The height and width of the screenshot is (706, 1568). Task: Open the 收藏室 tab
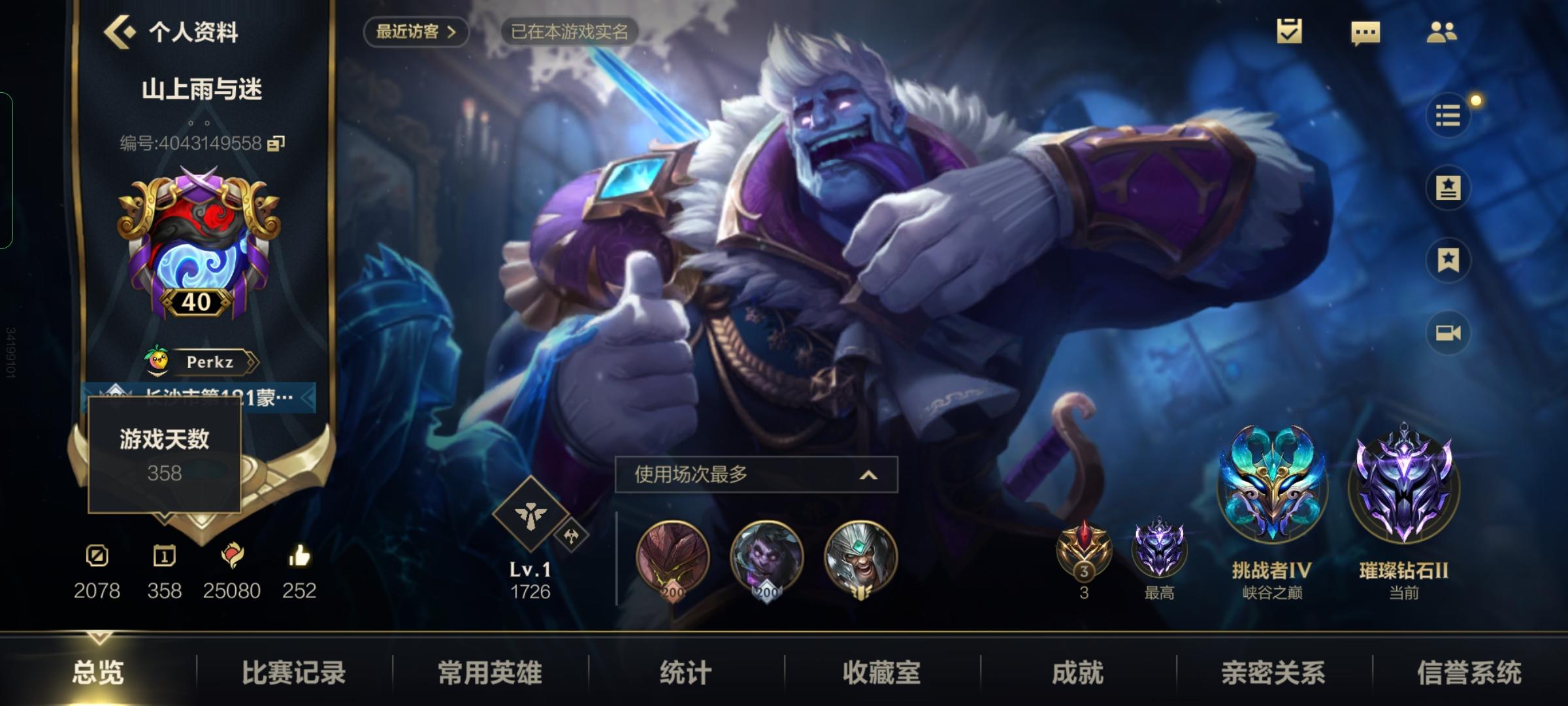tap(883, 673)
